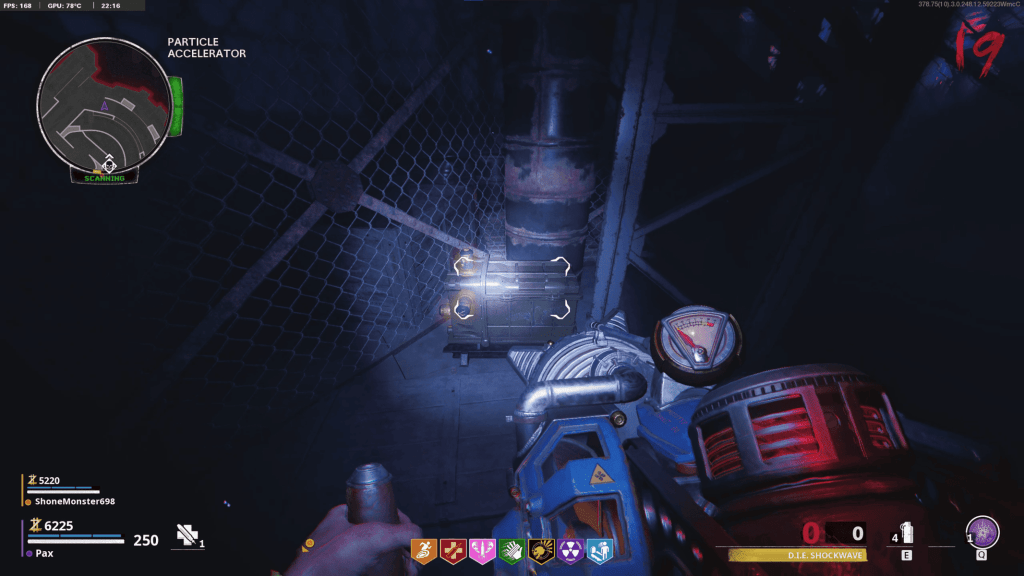Click the pink PhD Slider rocket perk
The height and width of the screenshot is (576, 1024).
(x=482, y=549)
